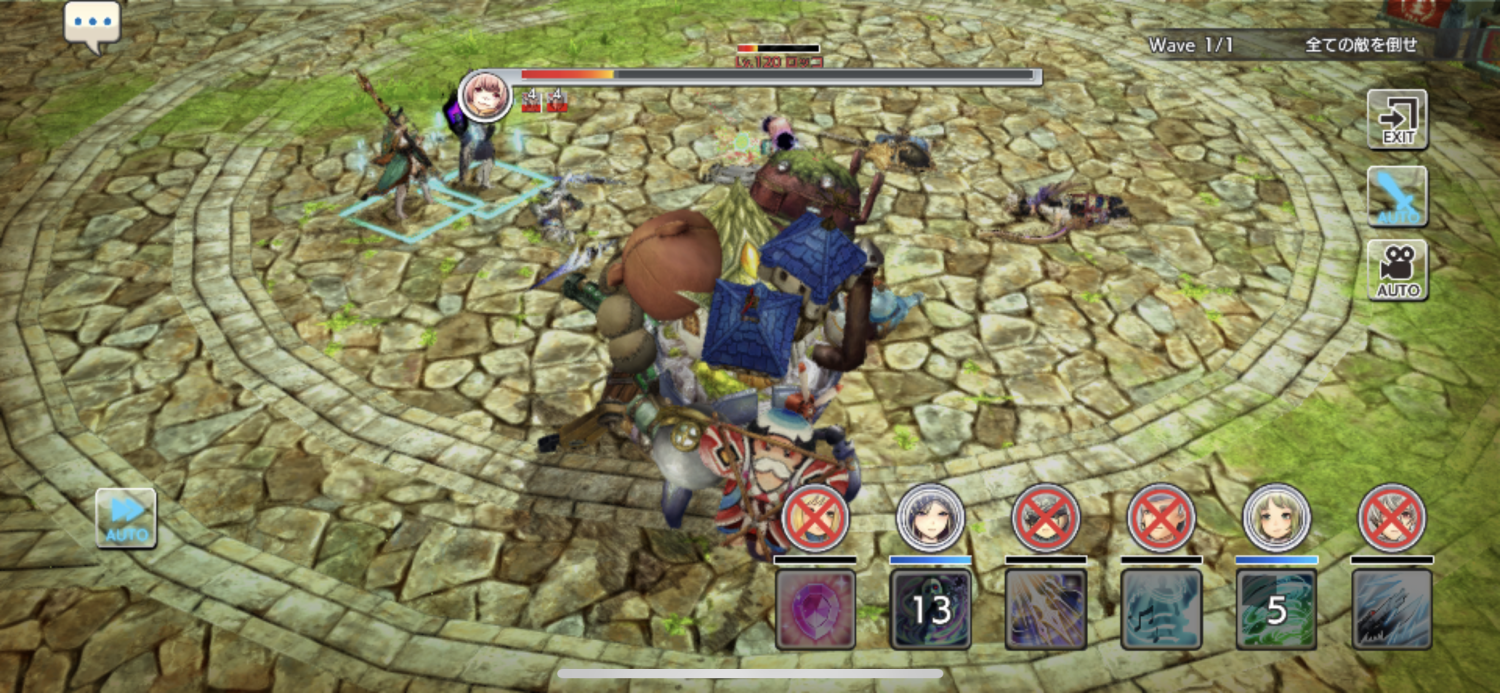Exit the battle with the EXIT button
This screenshot has height=693, width=1500.
(x=1397, y=119)
